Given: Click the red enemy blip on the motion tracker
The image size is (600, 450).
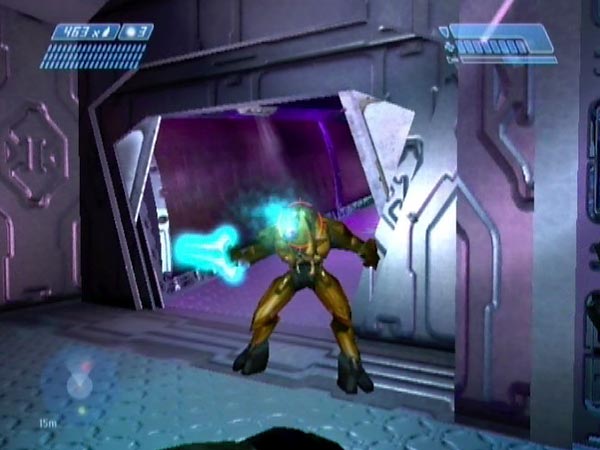Looking at the screenshot, I should coord(85,367).
